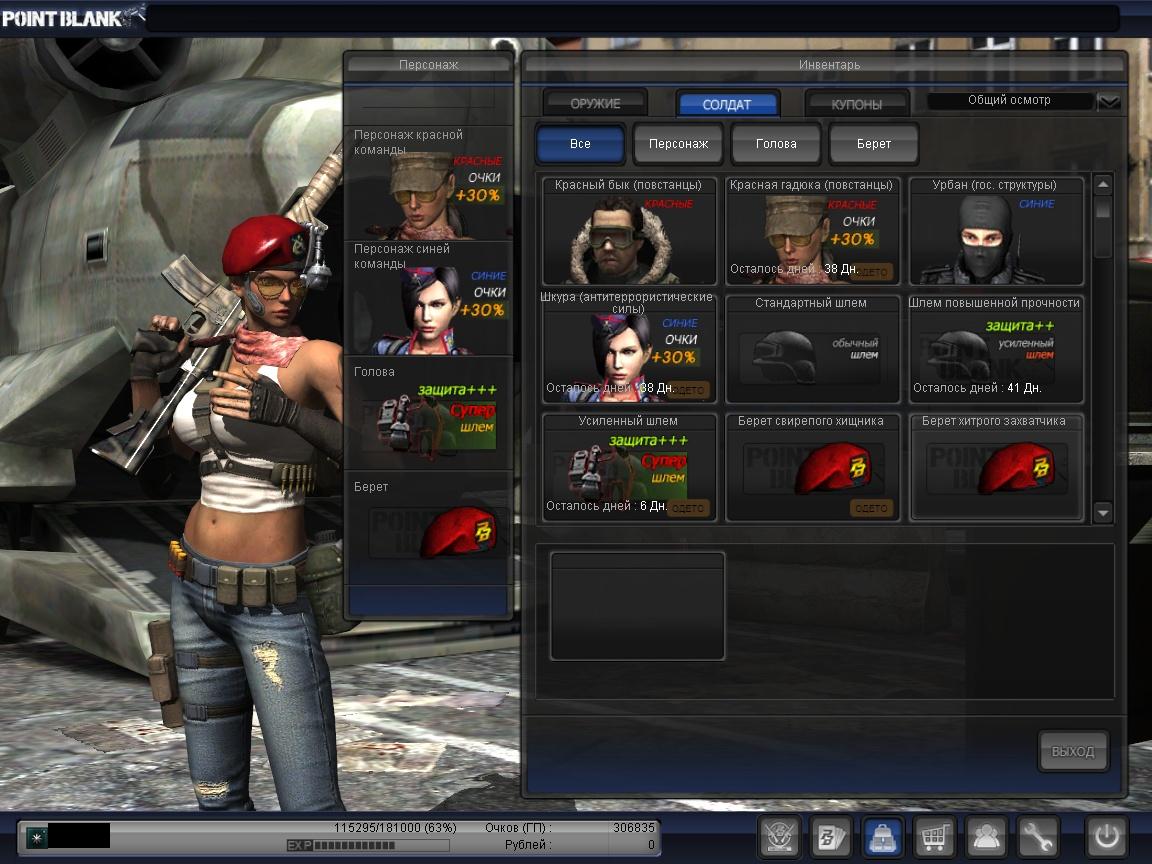Filter inventory by Персонаж

coord(678,144)
